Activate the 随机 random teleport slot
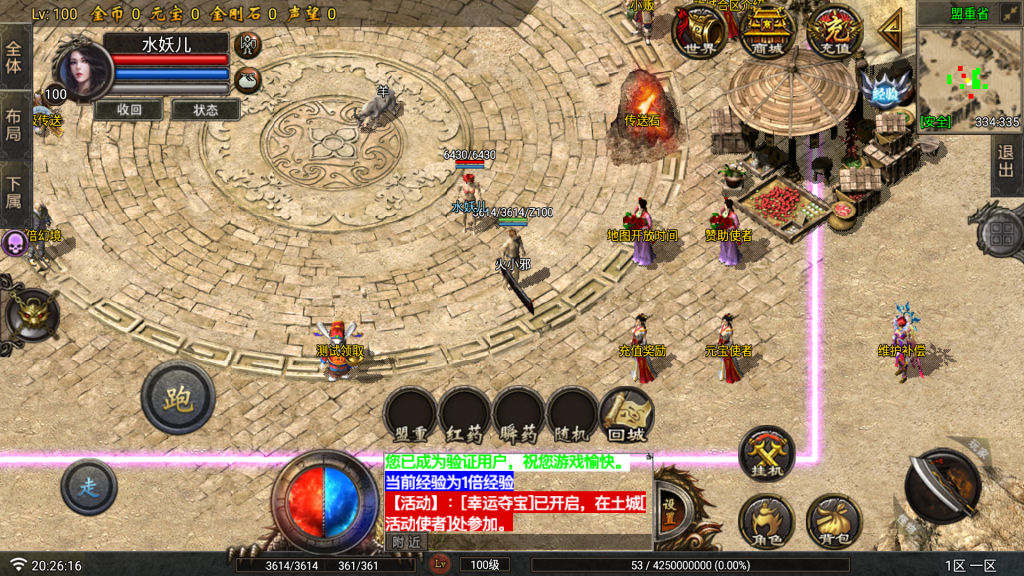1024x576 pixels. [573, 414]
